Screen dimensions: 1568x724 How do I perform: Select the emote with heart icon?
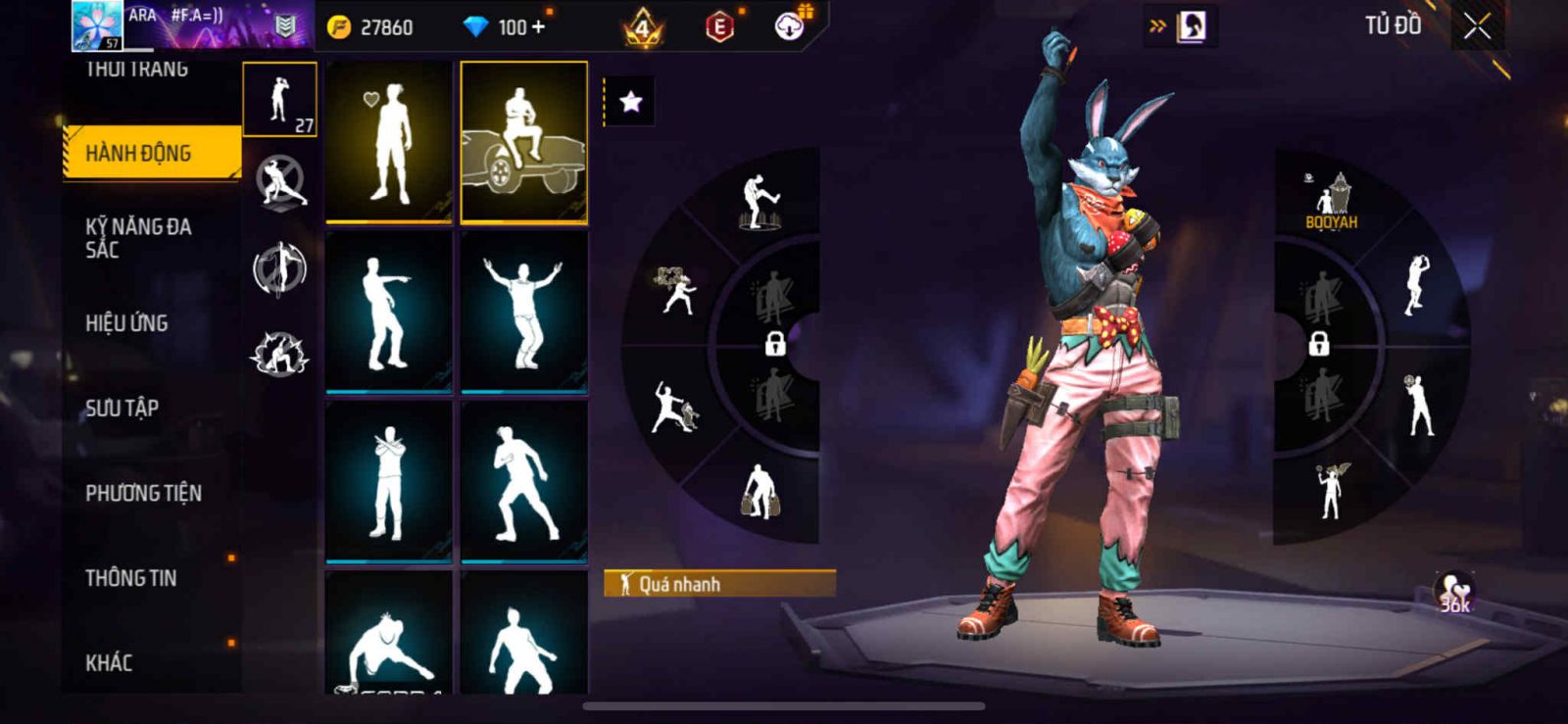coord(389,142)
